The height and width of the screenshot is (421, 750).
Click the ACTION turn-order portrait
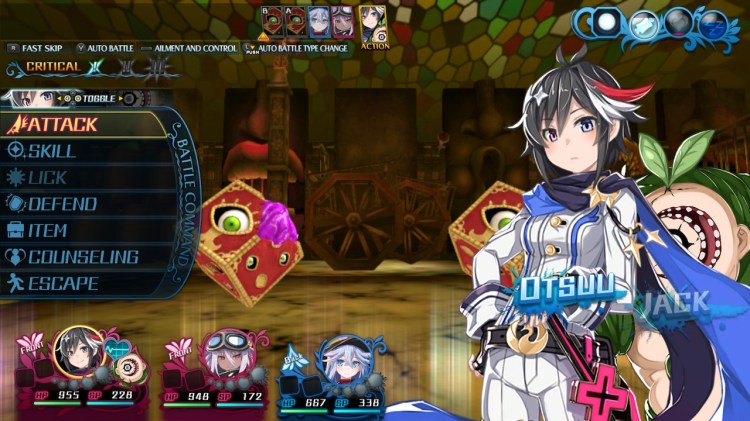pos(374,24)
